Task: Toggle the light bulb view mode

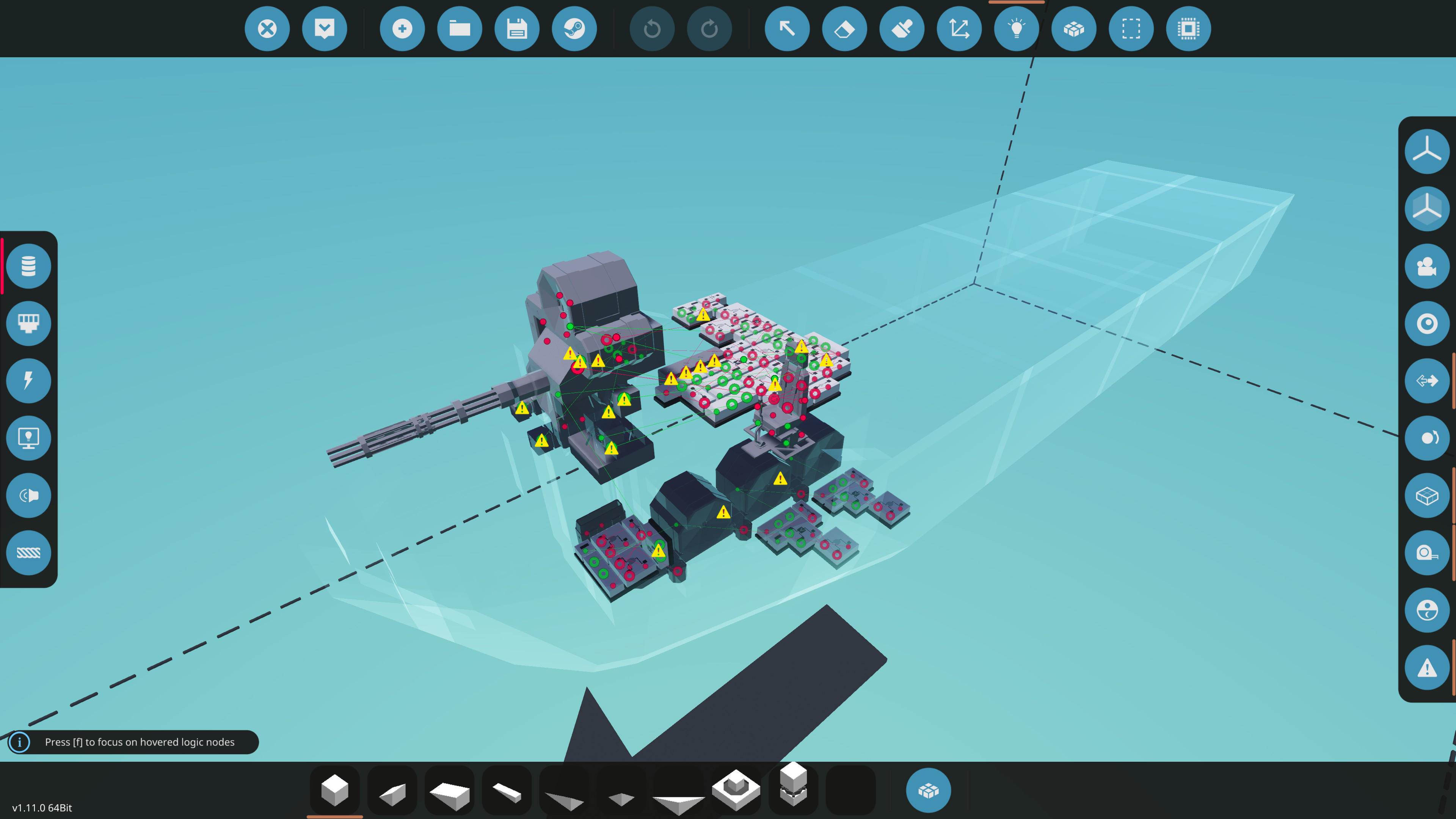Action: click(x=1017, y=29)
